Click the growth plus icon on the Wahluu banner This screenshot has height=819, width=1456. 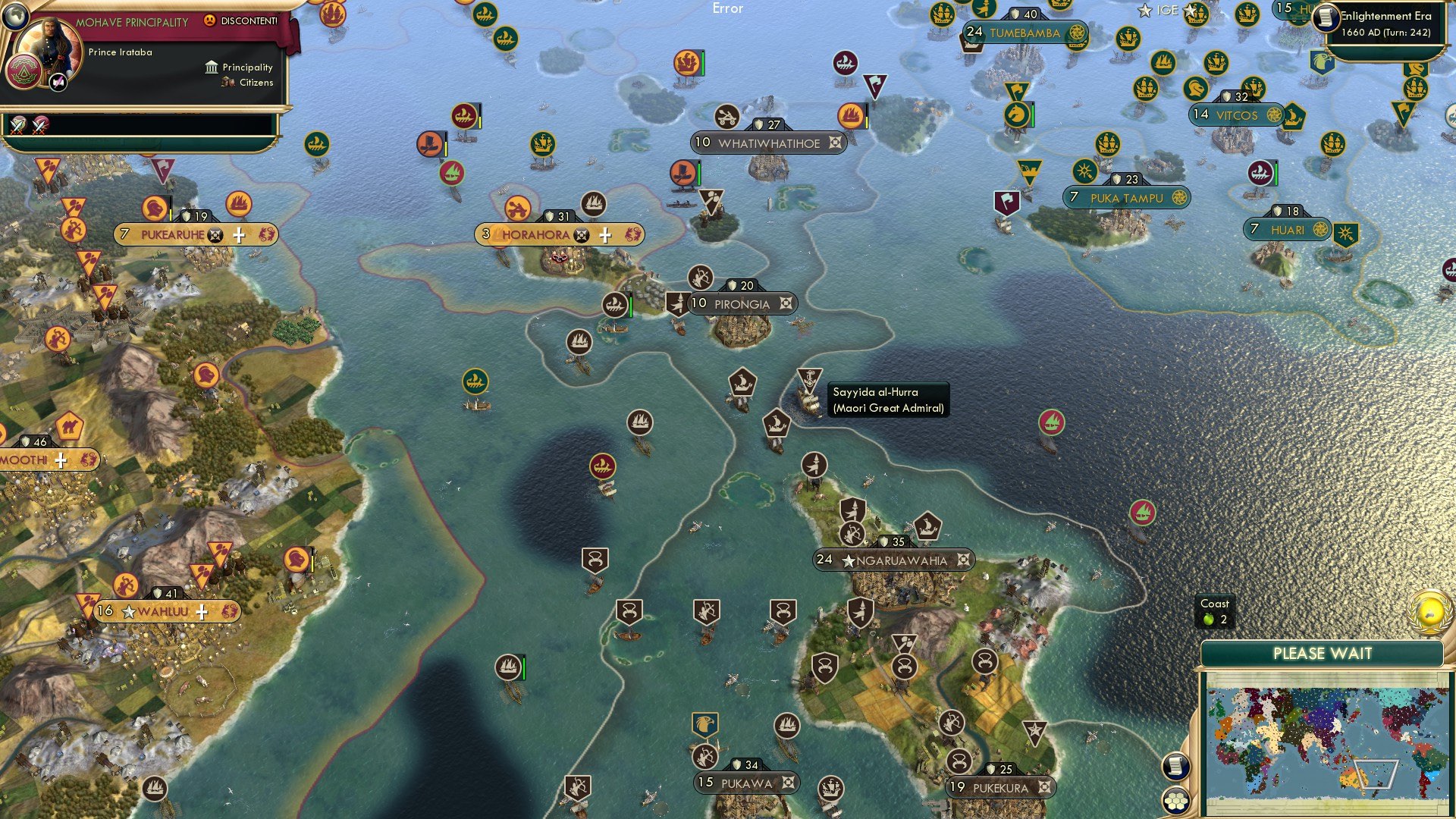[x=201, y=610]
